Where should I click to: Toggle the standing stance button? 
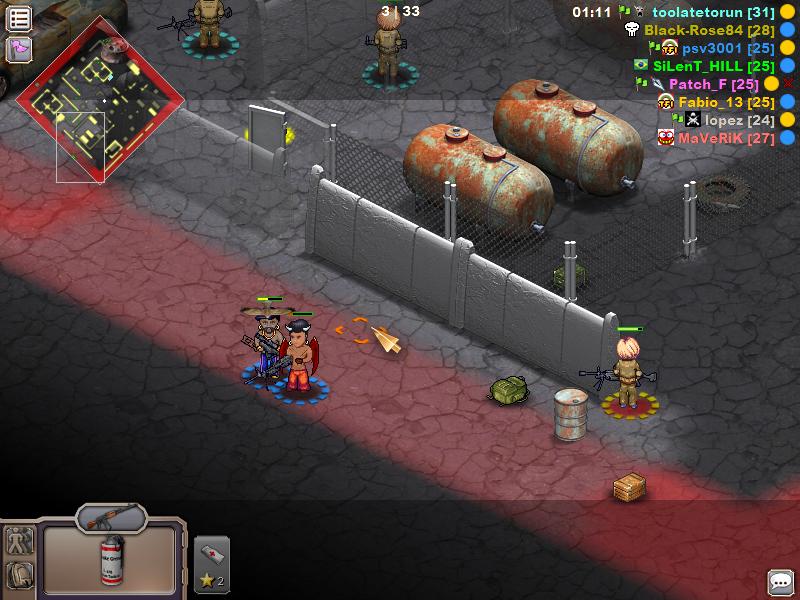click(x=20, y=541)
